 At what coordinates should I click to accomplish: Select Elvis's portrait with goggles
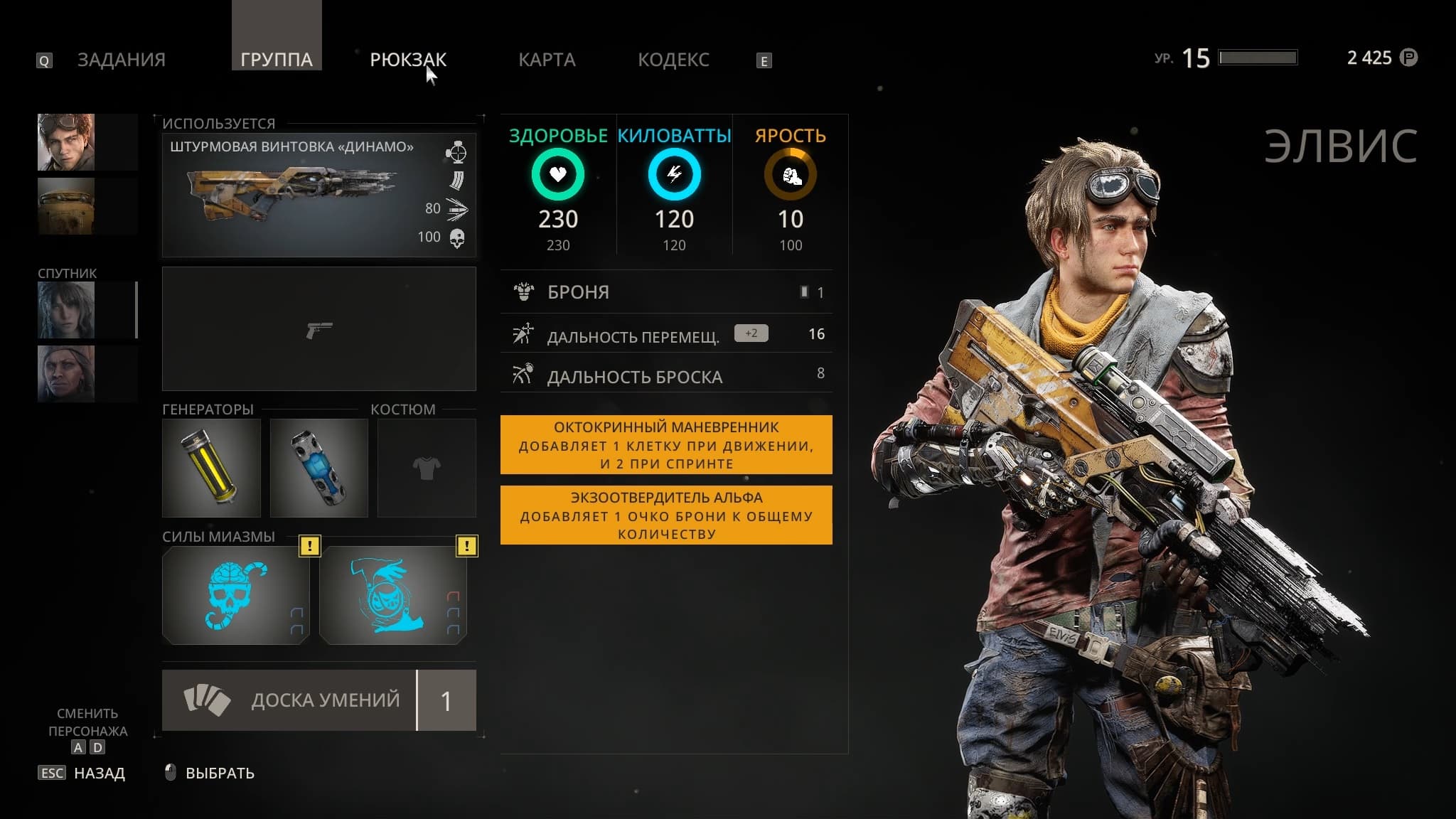(66, 142)
